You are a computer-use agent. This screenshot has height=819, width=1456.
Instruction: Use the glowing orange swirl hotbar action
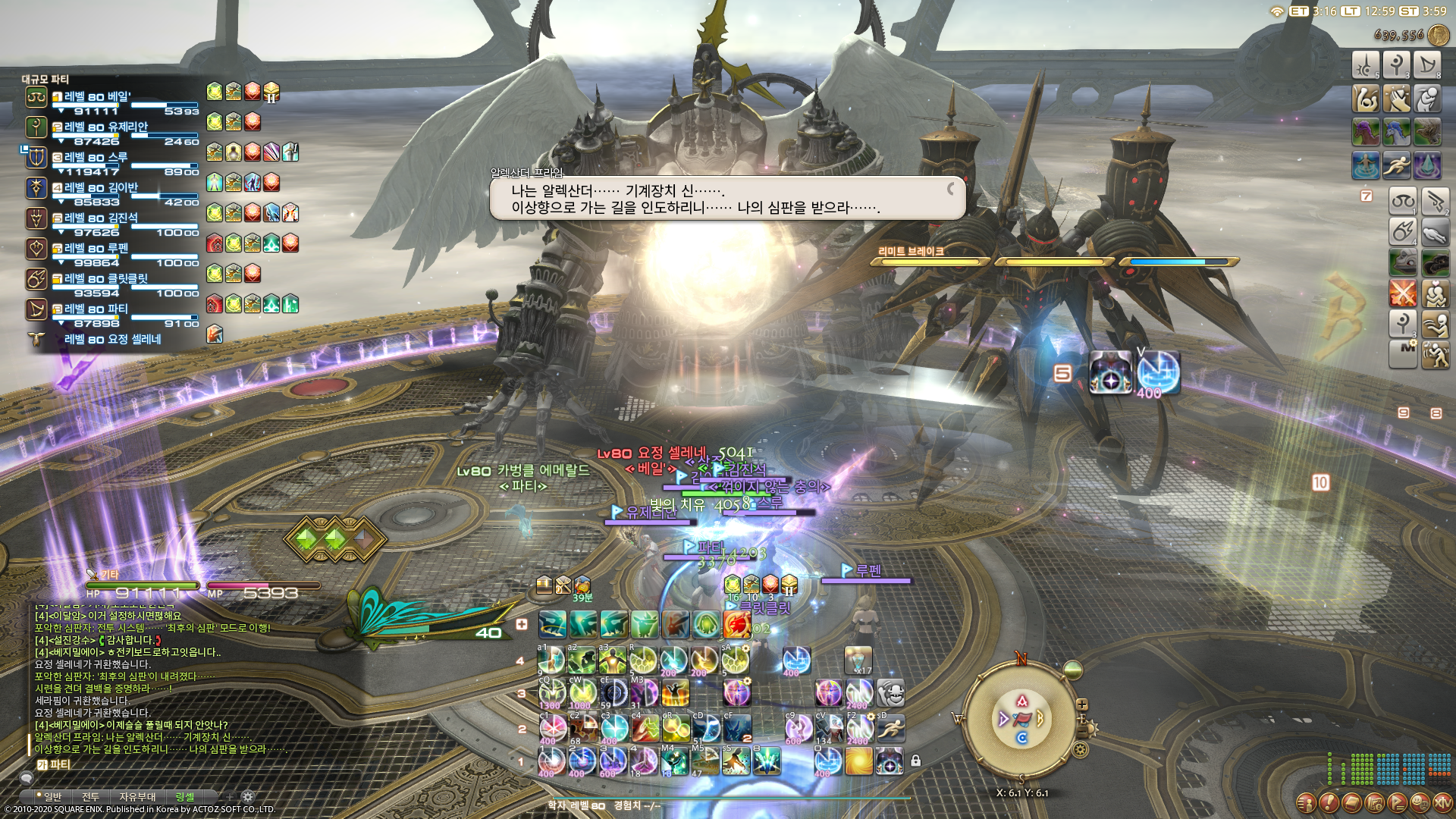pyautogui.click(x=858, y=761)
